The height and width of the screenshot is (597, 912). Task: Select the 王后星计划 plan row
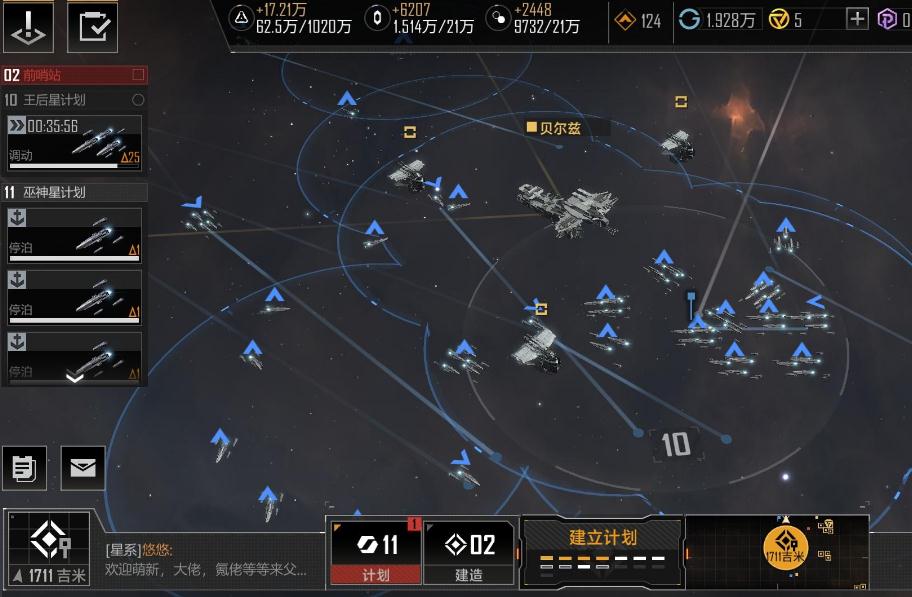click(x=74, y=100)
